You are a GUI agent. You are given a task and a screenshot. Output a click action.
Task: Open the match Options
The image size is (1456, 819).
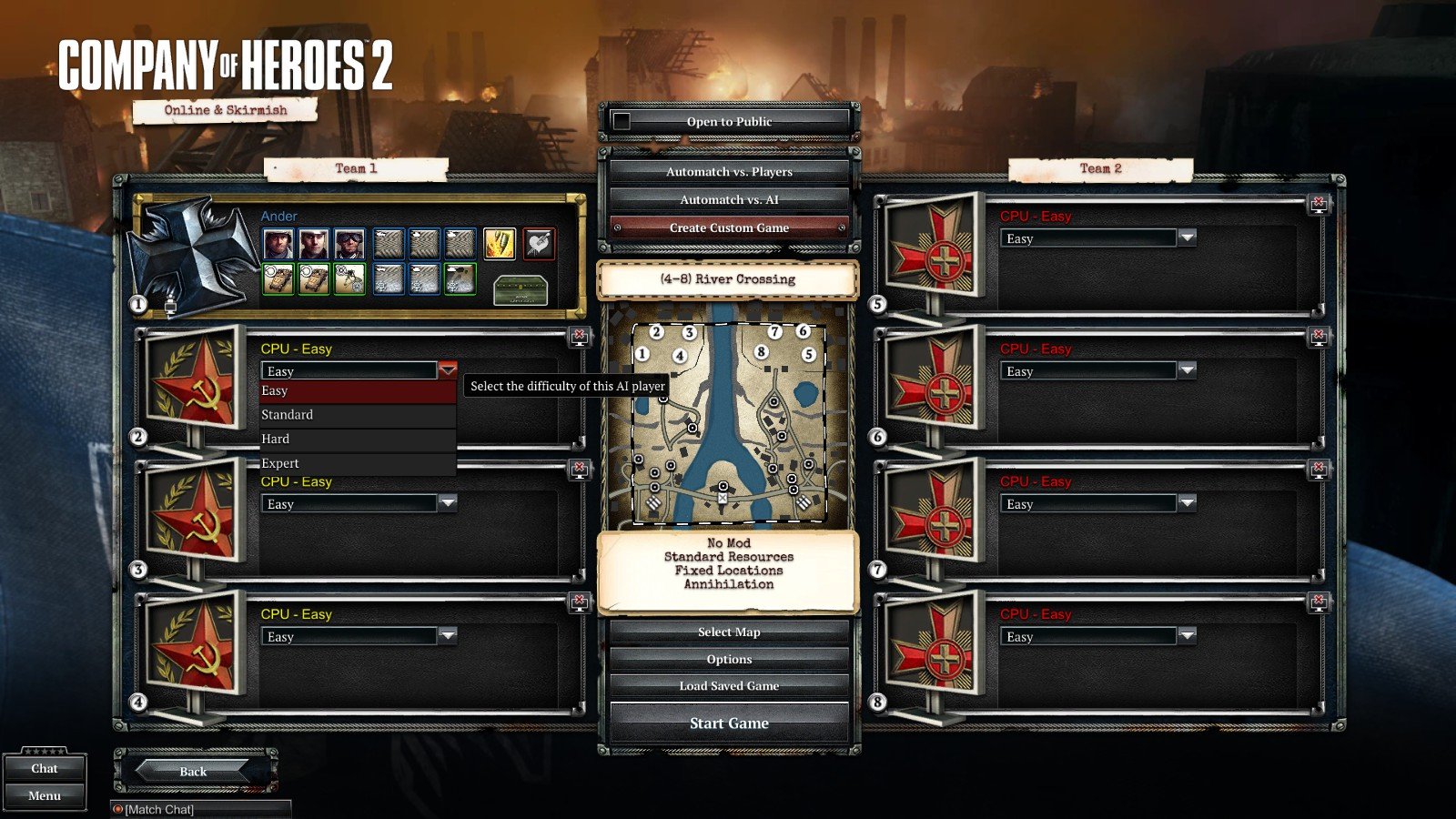coord(729,659)
